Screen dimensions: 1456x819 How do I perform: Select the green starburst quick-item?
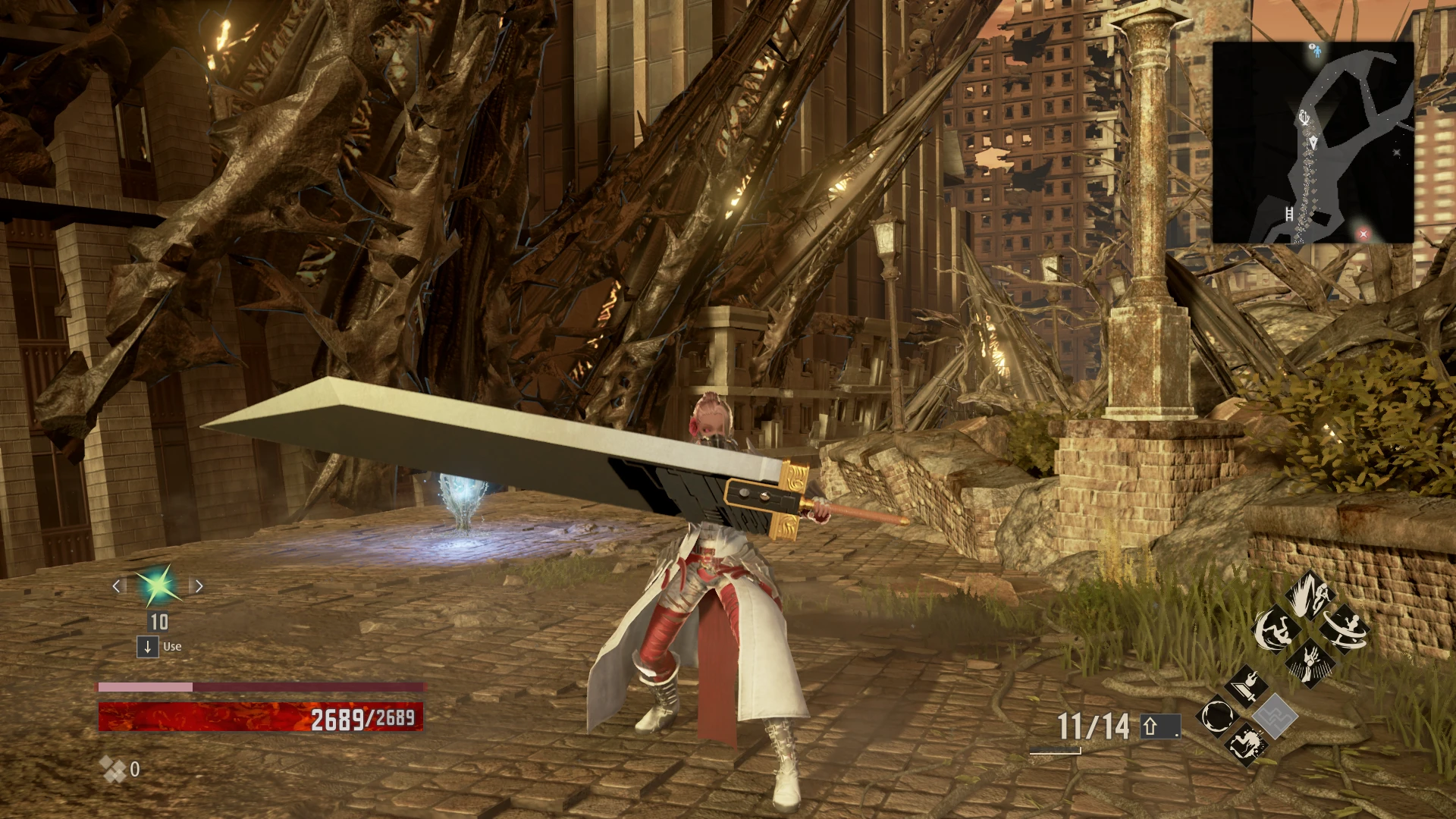pyautogui.click(x=158, y=585)
